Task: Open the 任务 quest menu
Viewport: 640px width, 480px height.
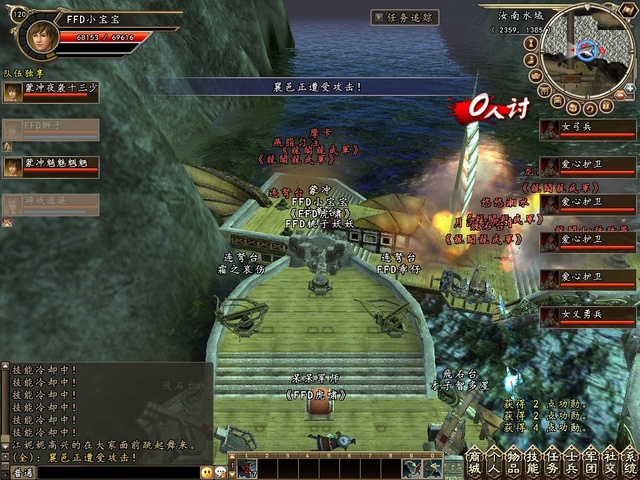Action: click(552, 464)
